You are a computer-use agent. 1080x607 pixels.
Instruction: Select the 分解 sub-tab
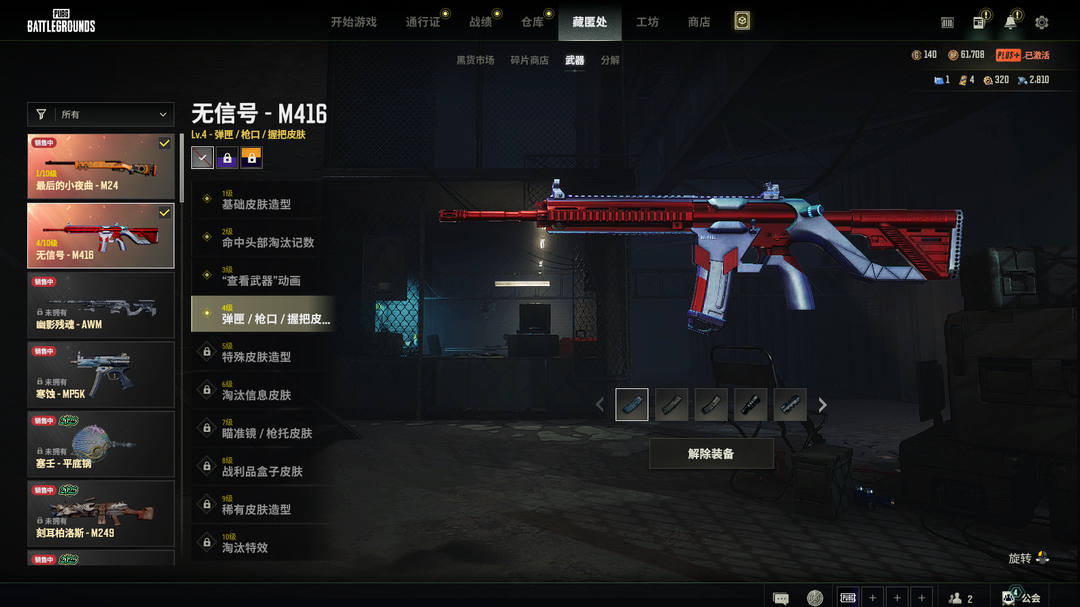click(610, 61)
